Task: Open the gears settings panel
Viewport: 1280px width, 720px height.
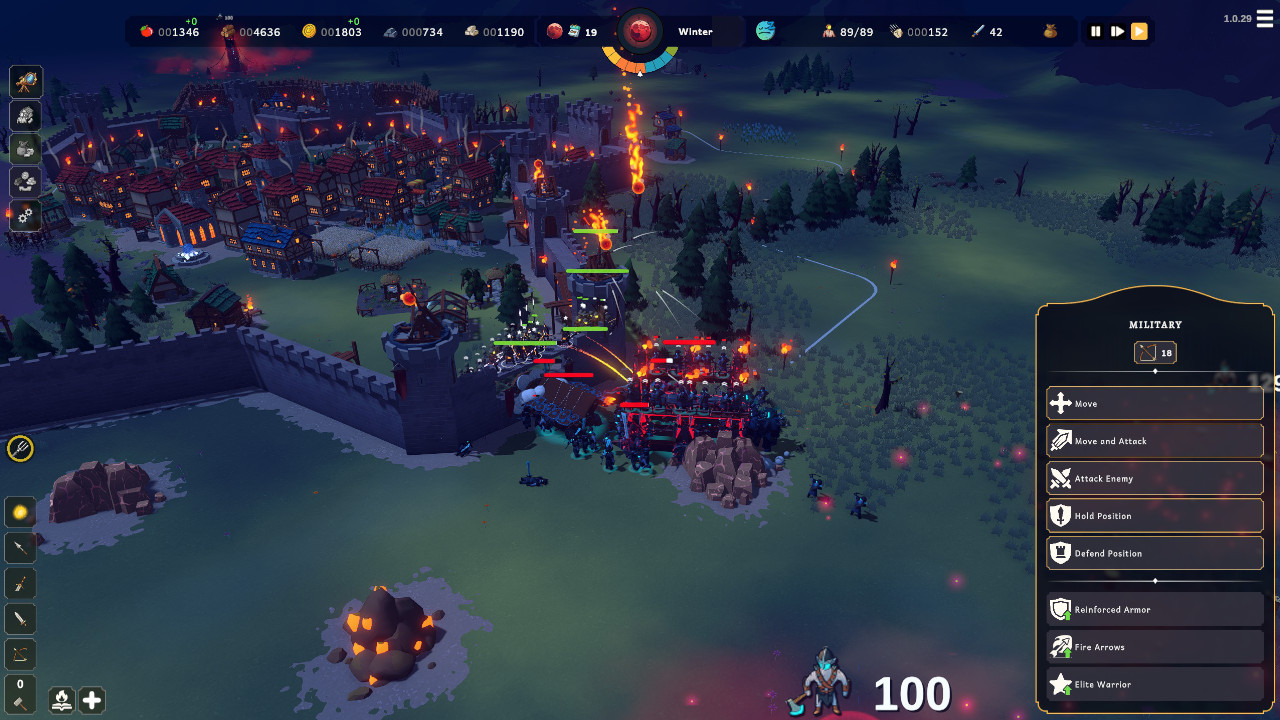Action: (x=26, y=215)
